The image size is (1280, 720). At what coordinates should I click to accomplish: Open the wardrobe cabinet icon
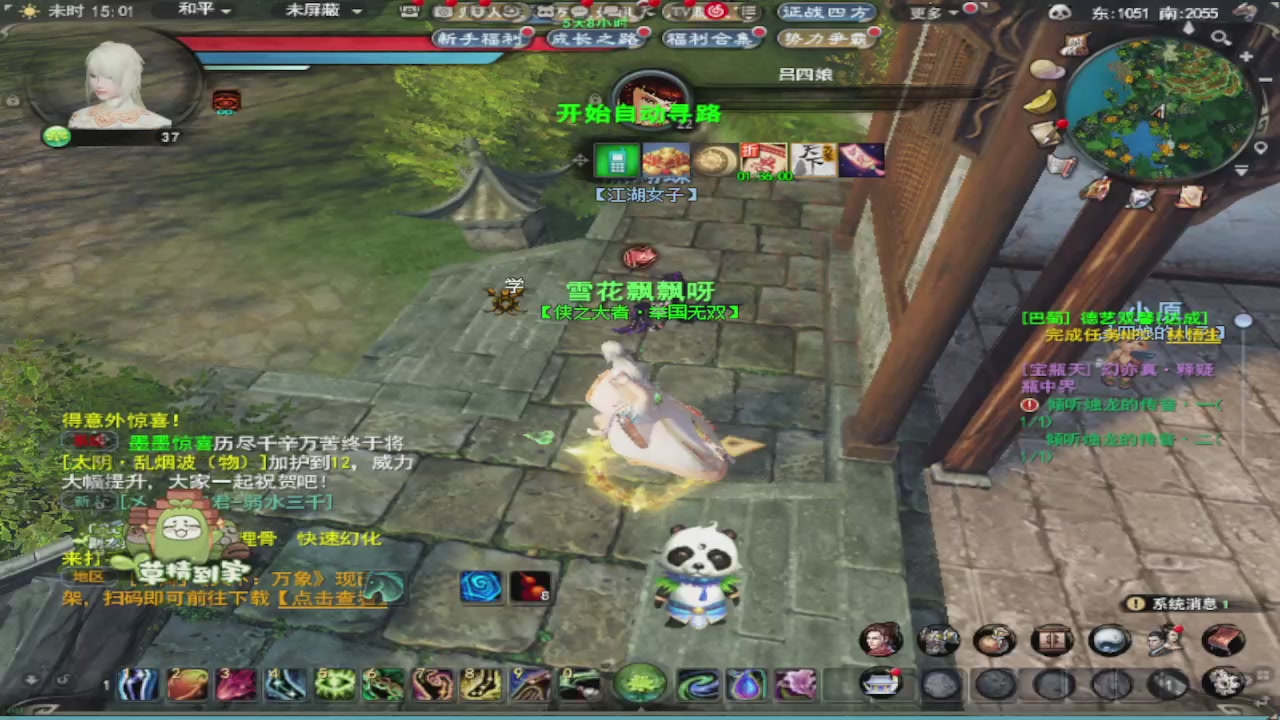tap(1053, 640)
